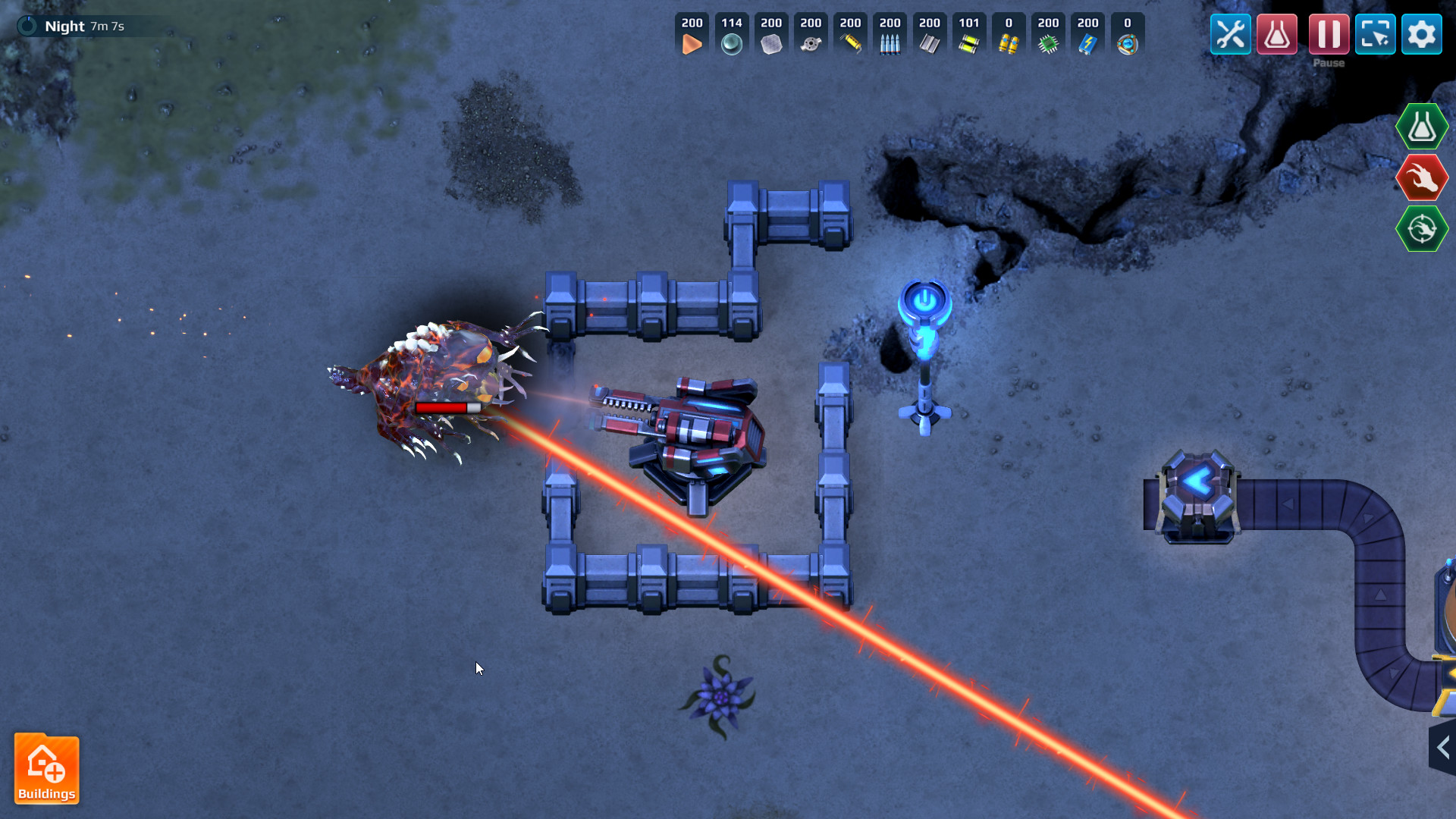Viewport: 1456px width, 819px height.
Task: Open the red research flask panel
Action: (x=1276, y=33)
